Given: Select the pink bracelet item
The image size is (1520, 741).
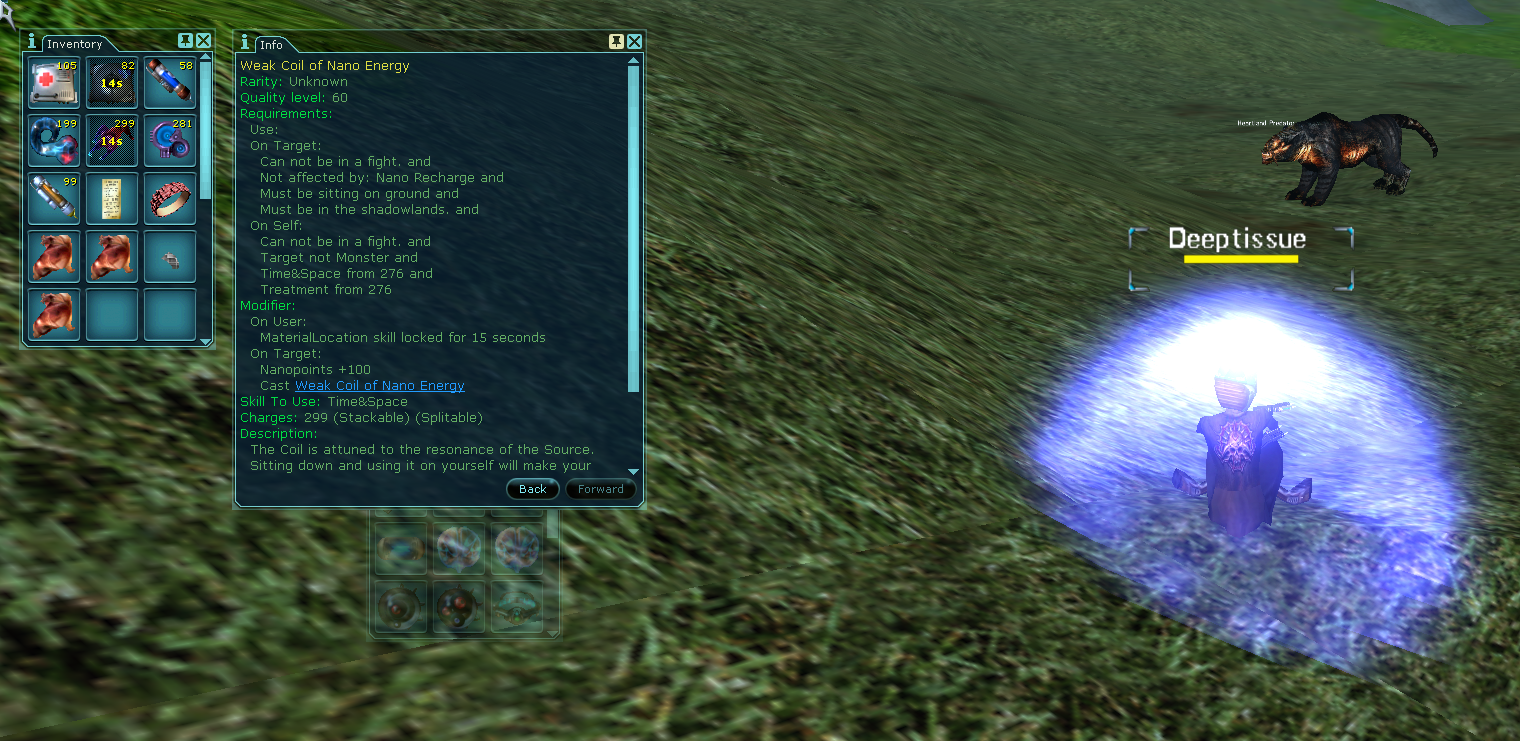Looking at the screenshot, I should pyautogui.click(x=169, y=198).
